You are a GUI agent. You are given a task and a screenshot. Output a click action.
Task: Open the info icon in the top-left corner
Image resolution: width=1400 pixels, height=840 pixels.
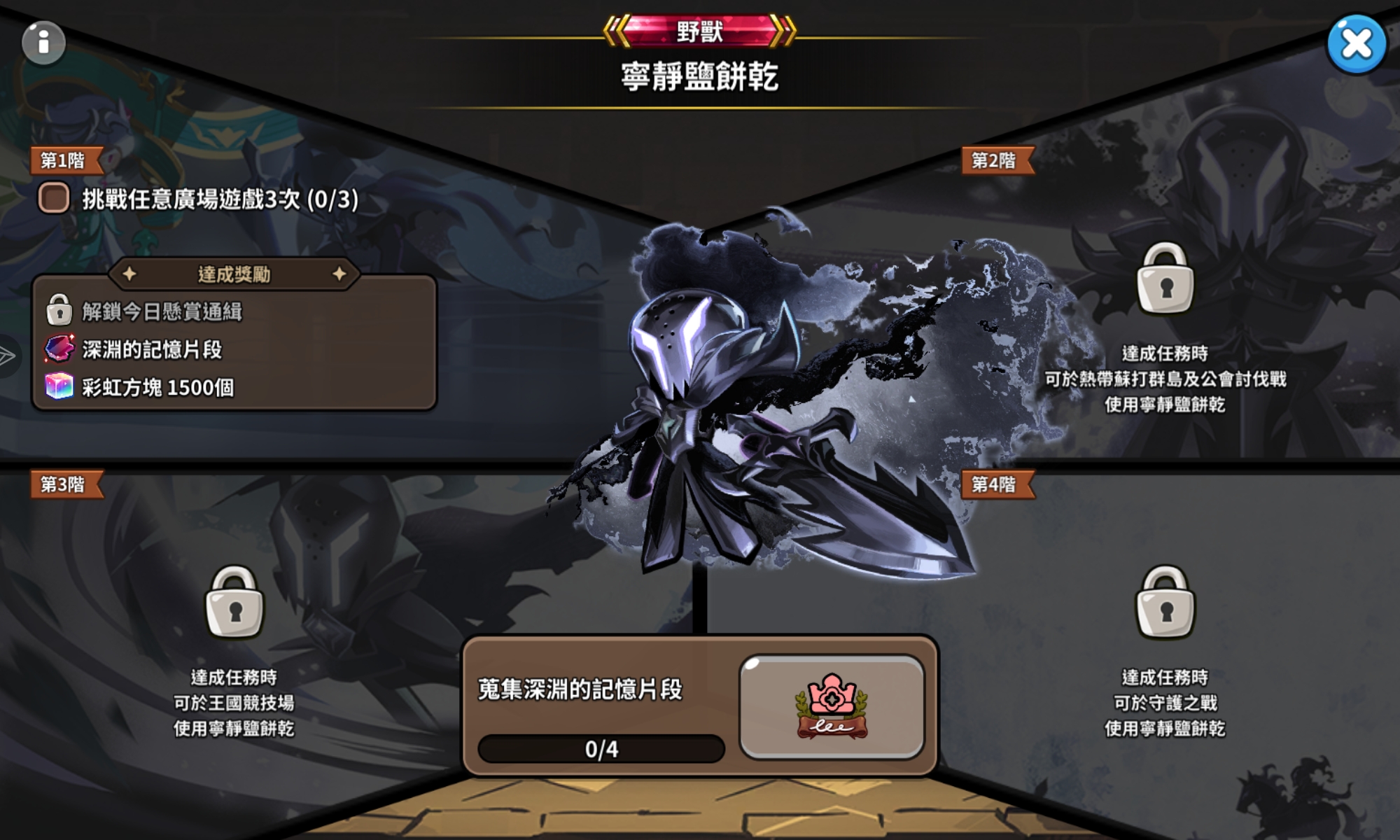[43, 42]
